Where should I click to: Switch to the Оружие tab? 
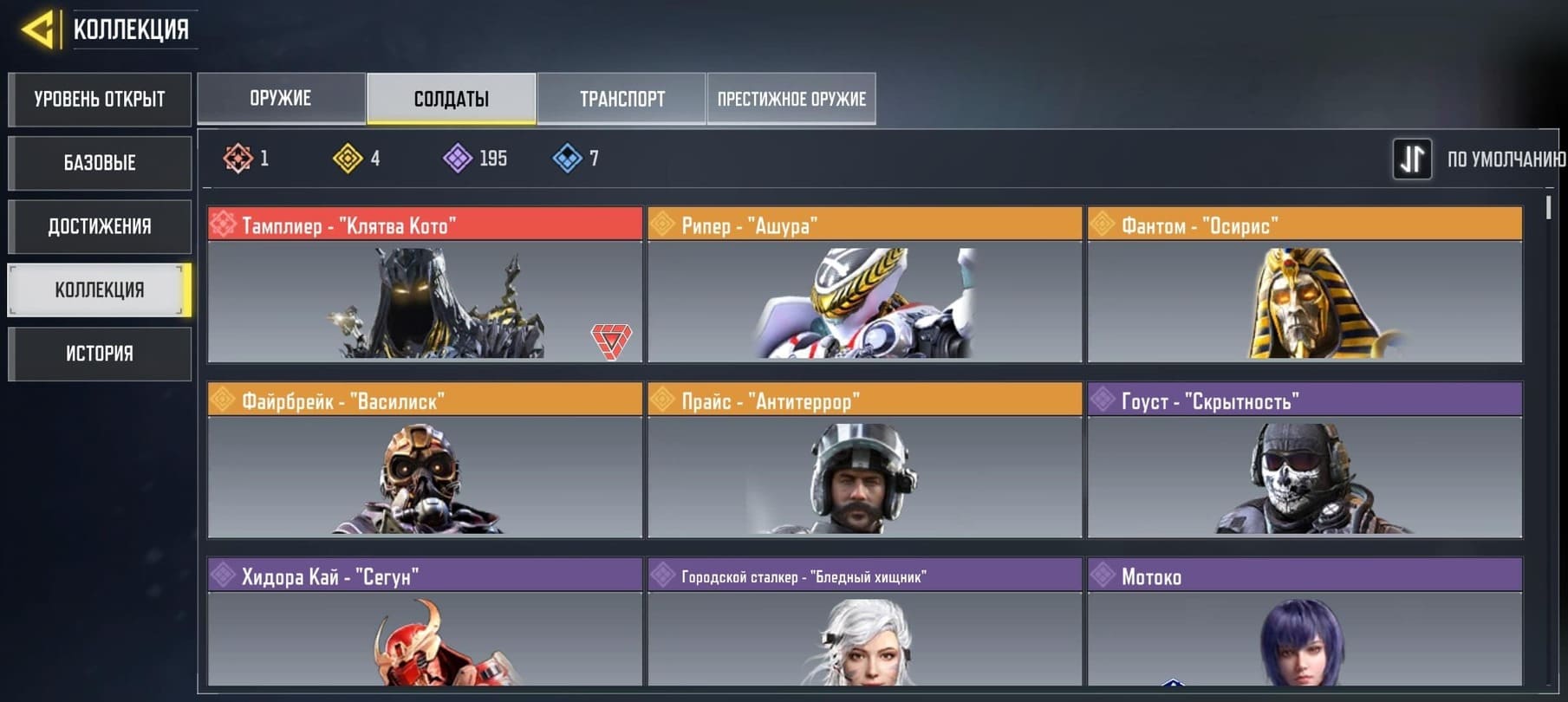[281, 99]
